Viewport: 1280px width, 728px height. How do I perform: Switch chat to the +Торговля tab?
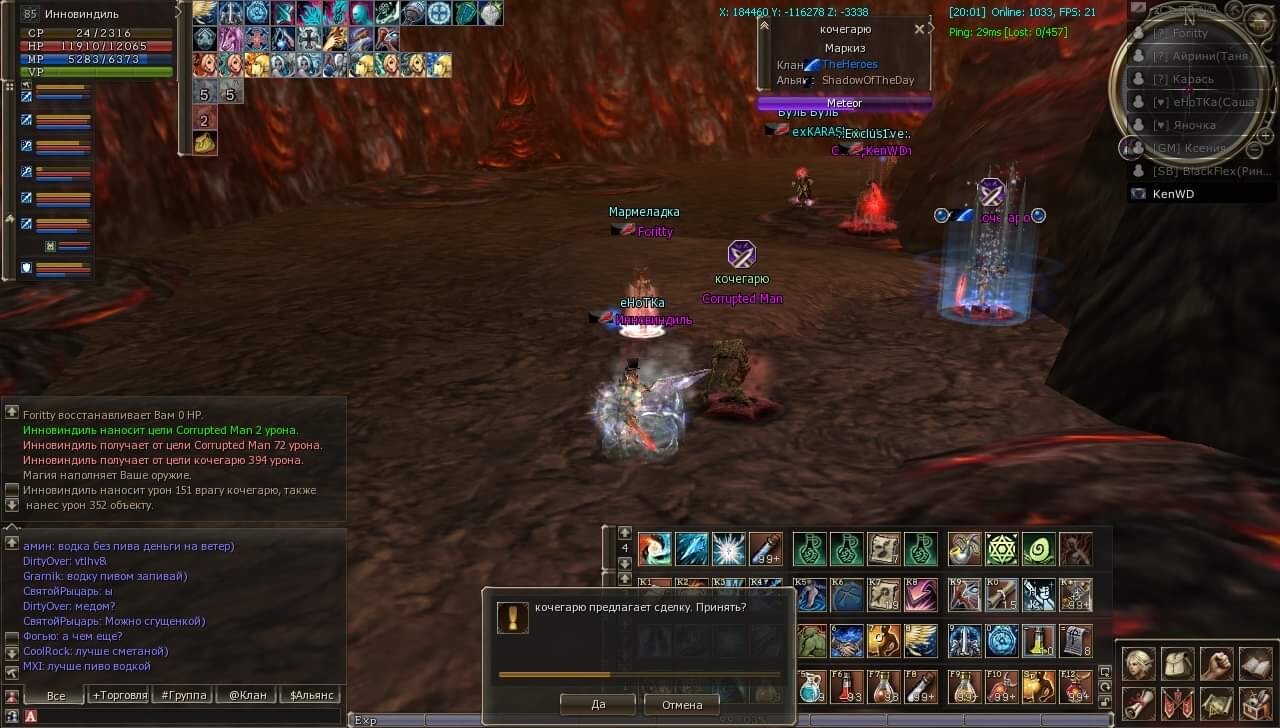click(120, 695)
